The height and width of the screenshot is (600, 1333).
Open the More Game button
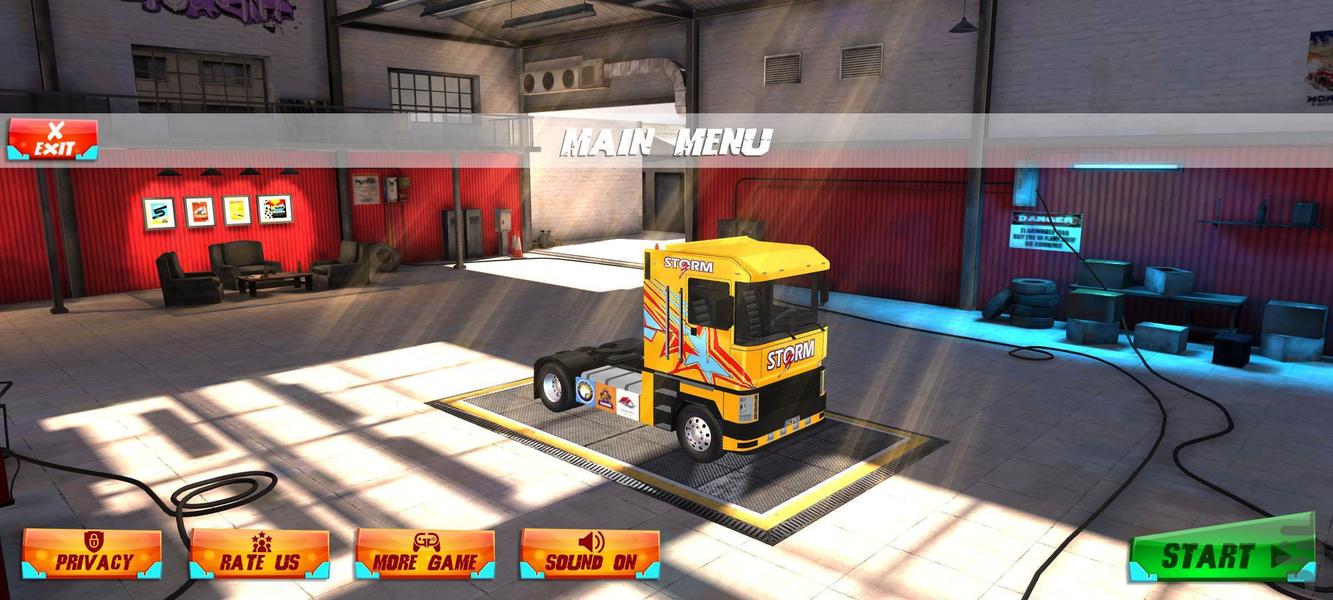pyautogui.click(x=425, y=554)
